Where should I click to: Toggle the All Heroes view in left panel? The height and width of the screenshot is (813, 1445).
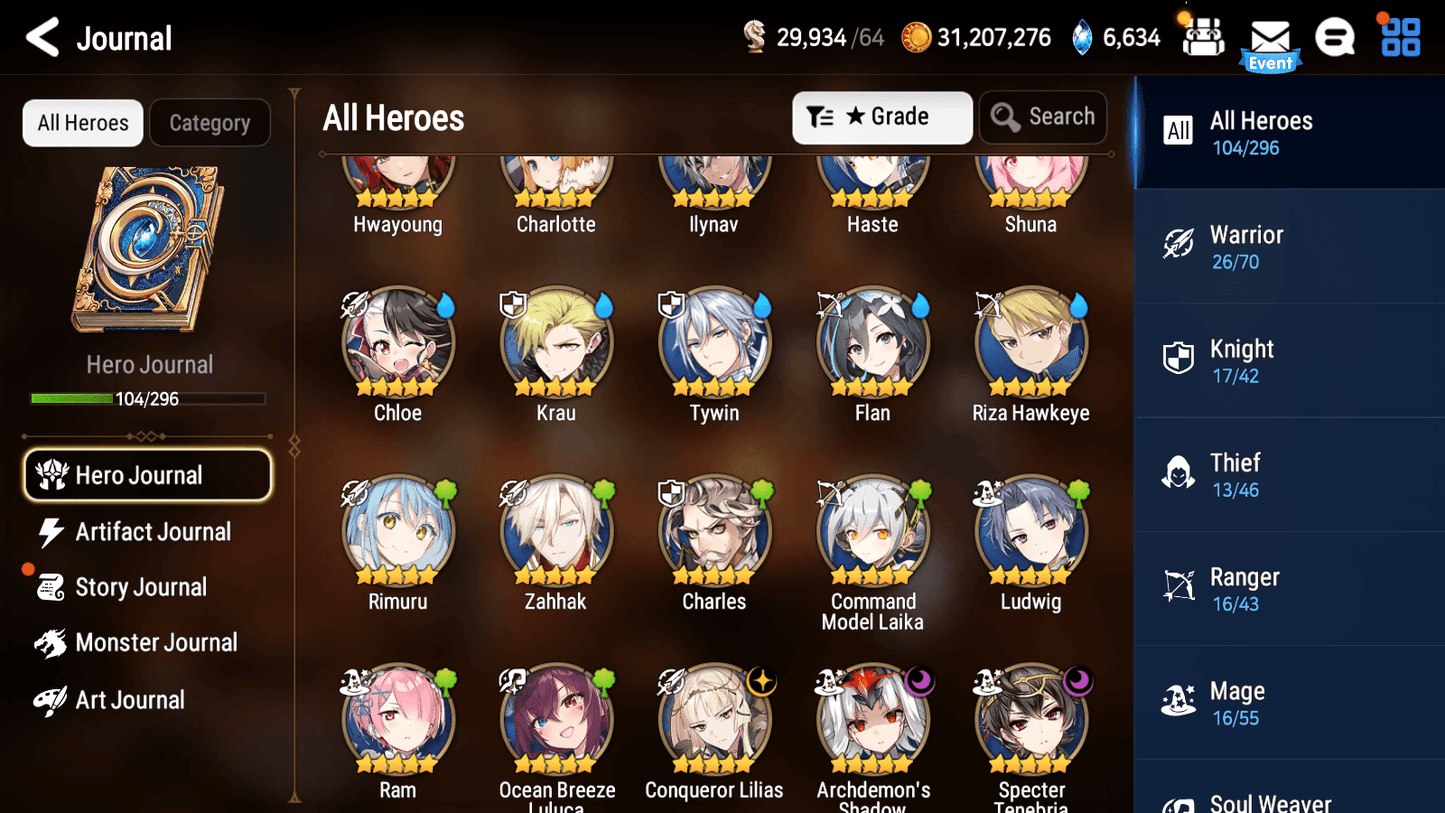click(x=82, y=122)
